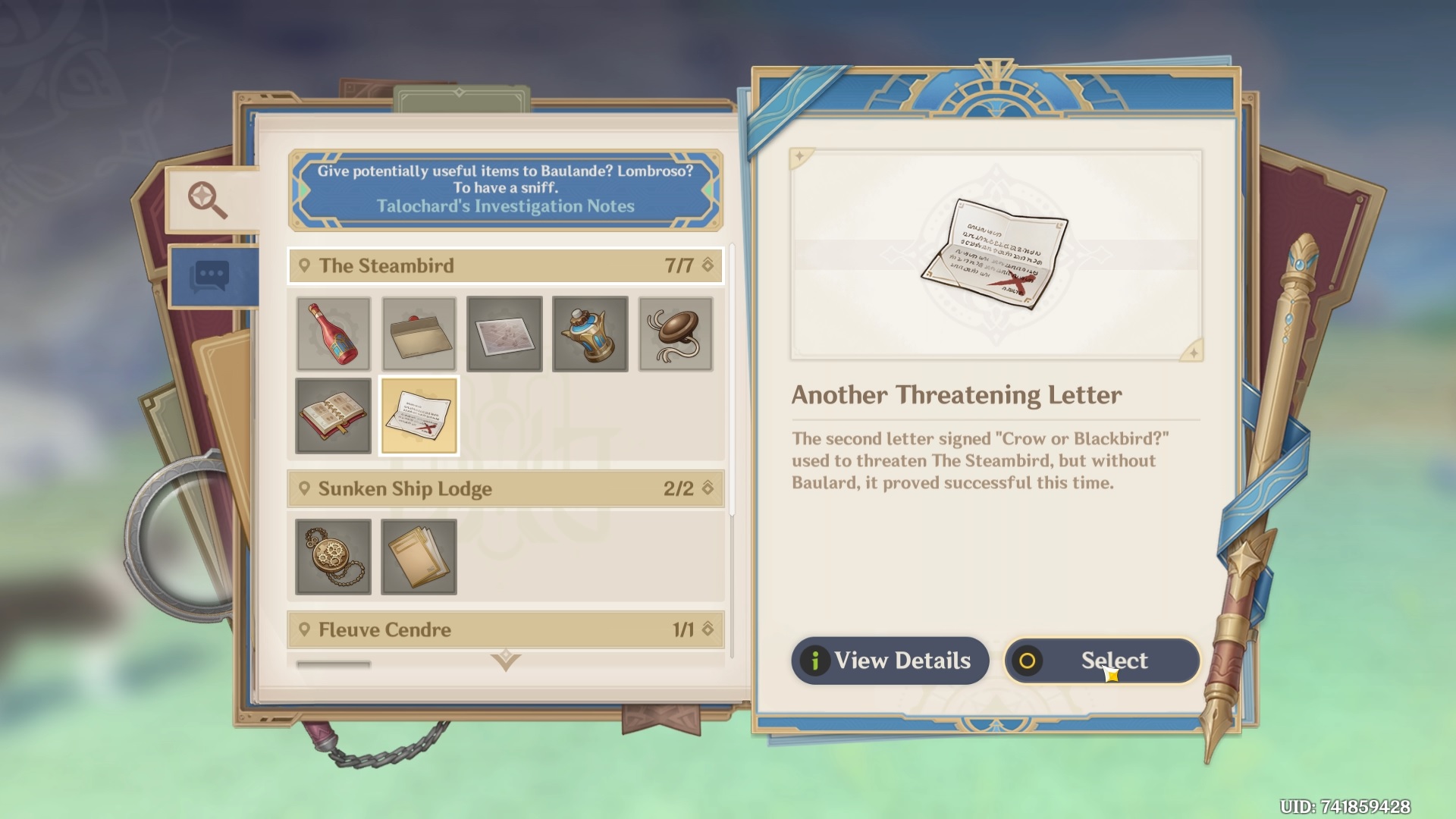Open the crumpled map paper item
Screen dimensions: 1456x819
tap(505, 334)
